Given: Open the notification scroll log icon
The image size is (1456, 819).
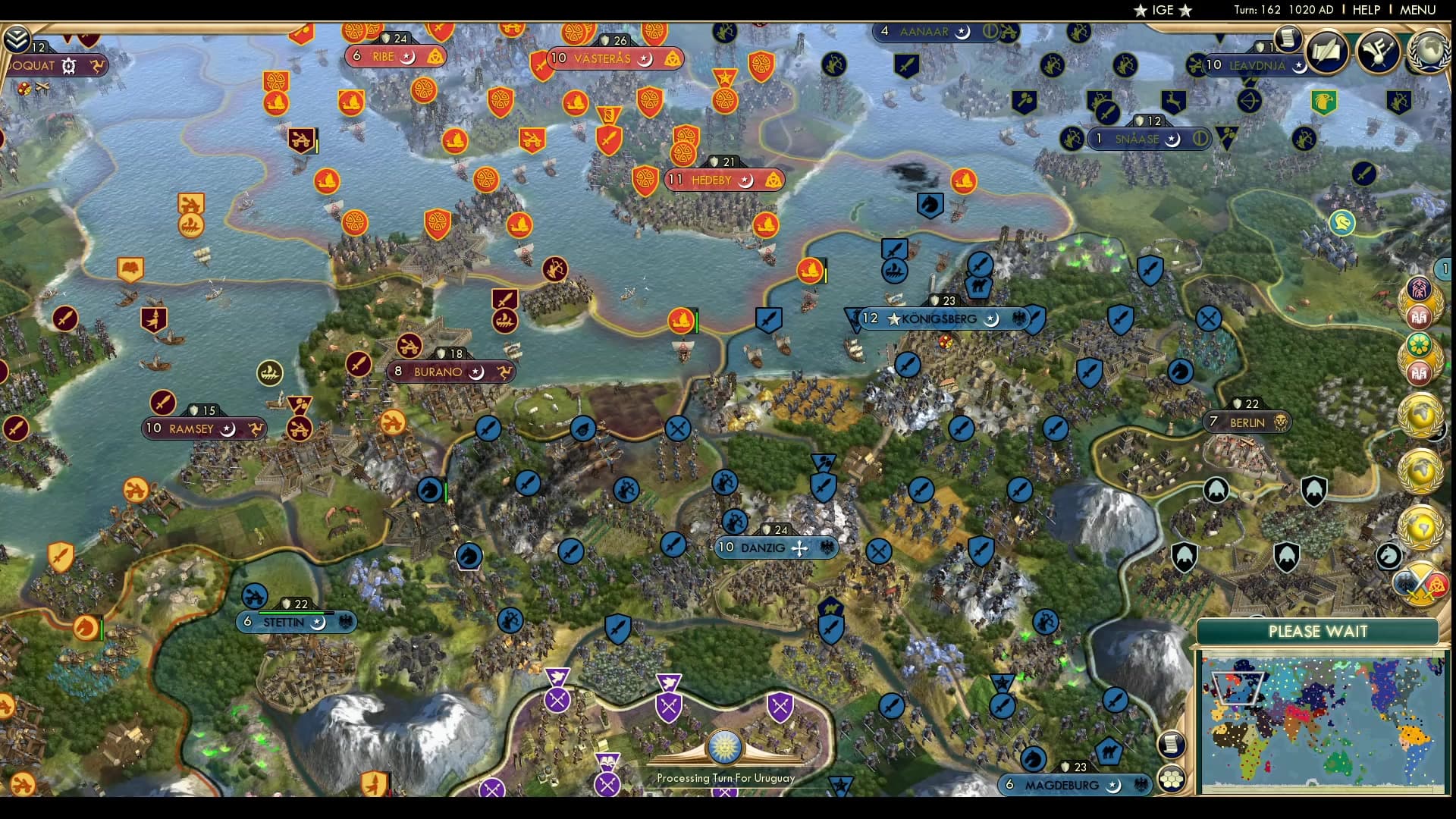Looking at the screenshot, I should [1289, 39].
